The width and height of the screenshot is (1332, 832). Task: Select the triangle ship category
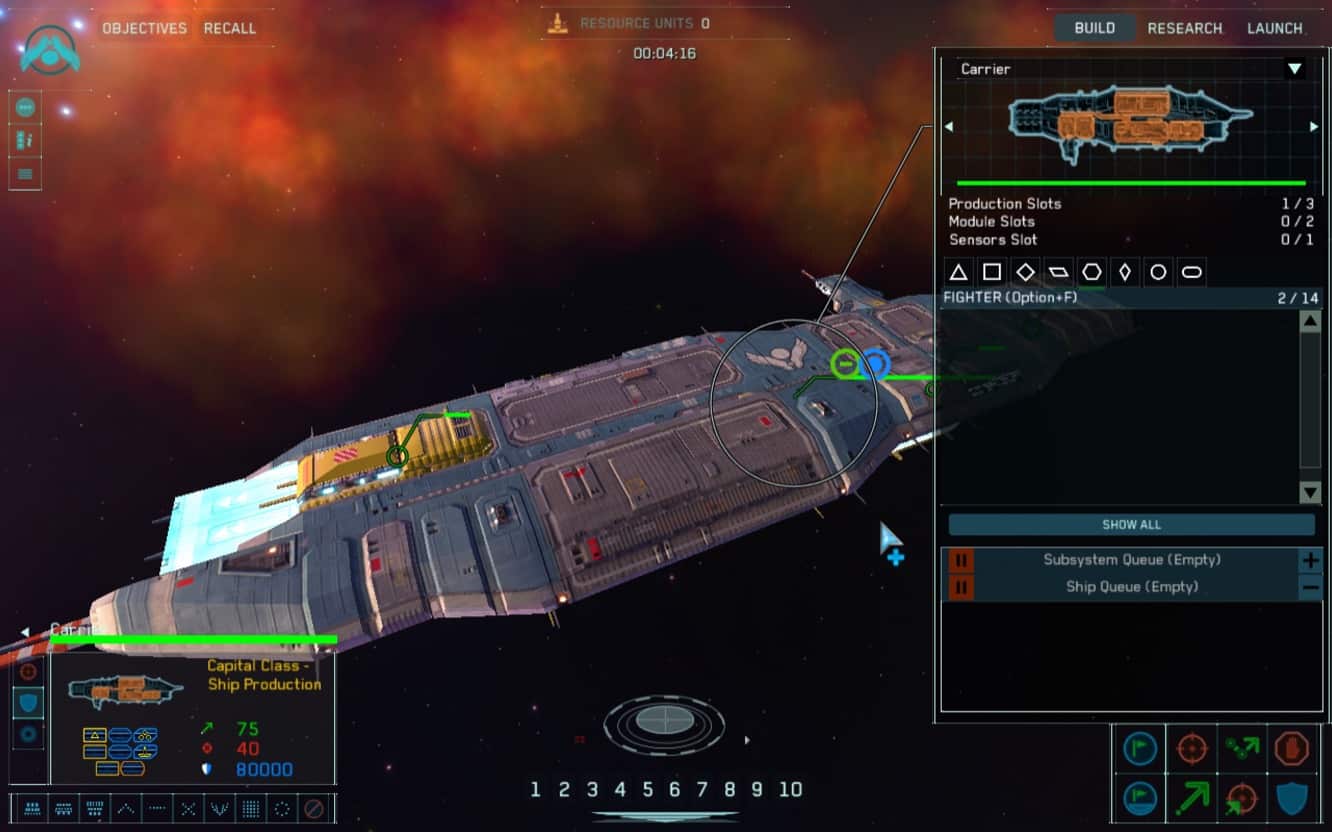click(x=958, y=272)
